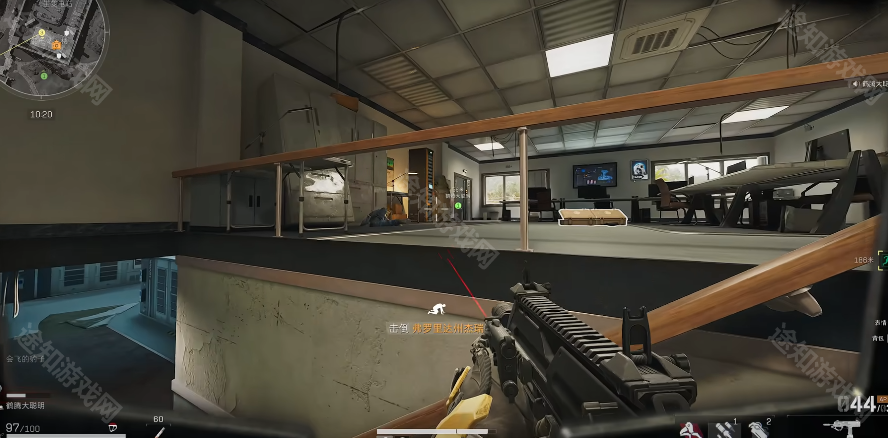
Task: Select the orange objective marker on minimap
Action: 57,45
